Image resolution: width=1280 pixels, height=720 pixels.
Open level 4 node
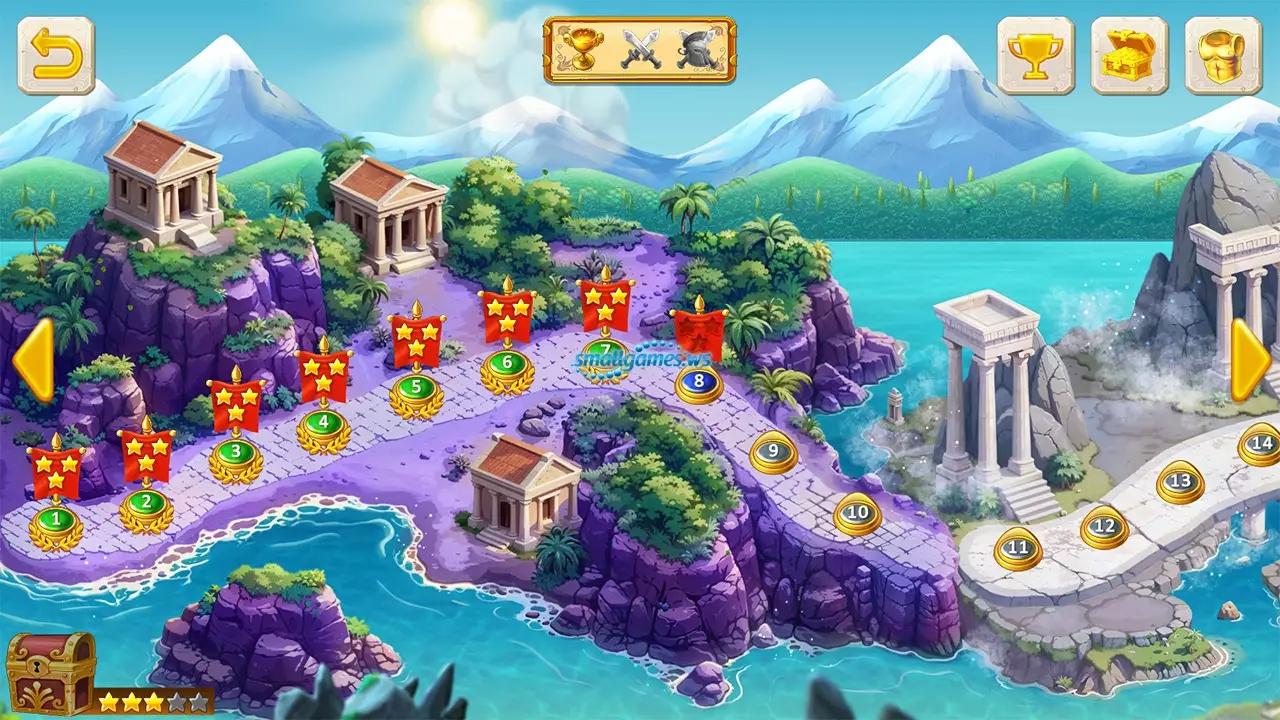323,422
